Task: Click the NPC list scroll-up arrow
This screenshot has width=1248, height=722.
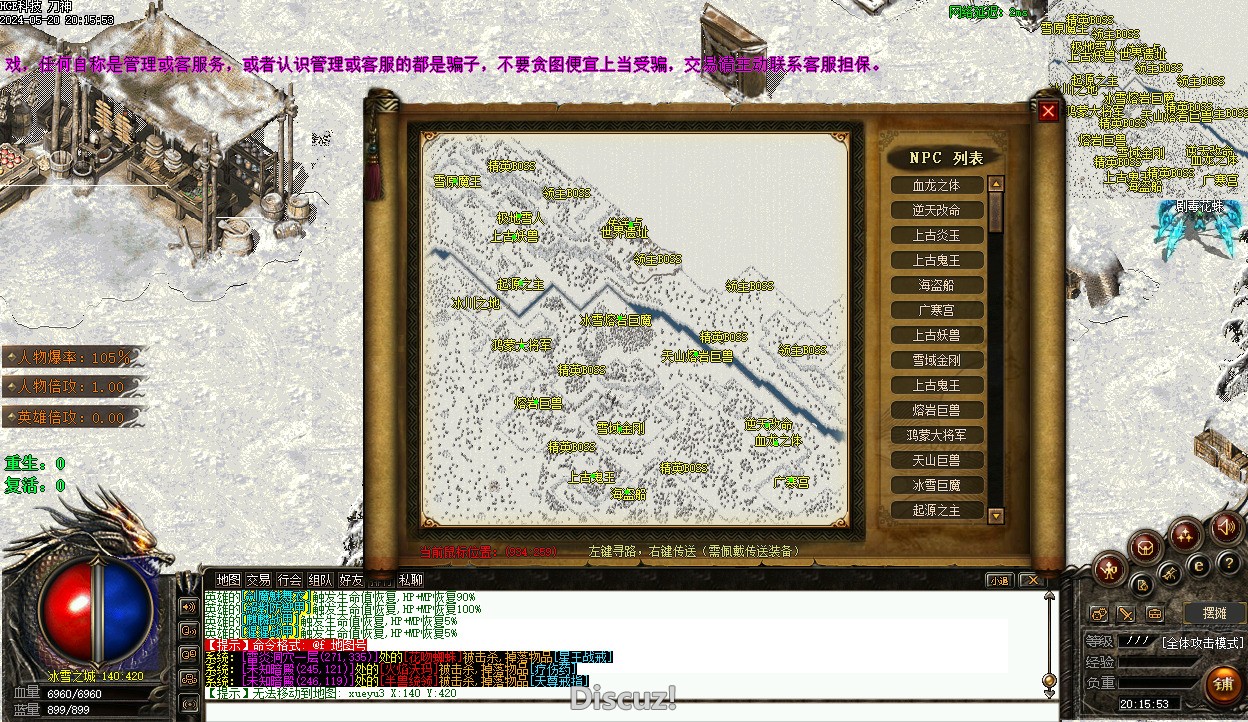Action: pyautogui.click(x=995, y=184)
